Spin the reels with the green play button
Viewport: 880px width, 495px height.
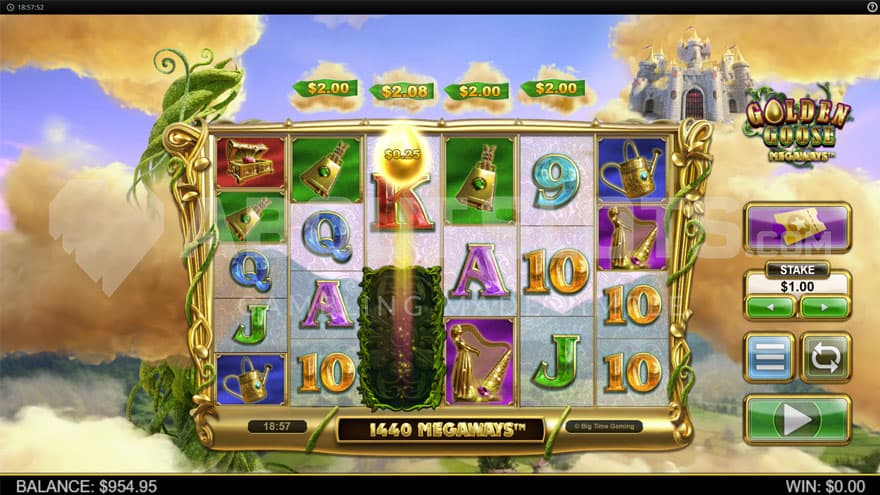[x=797, y=419]
